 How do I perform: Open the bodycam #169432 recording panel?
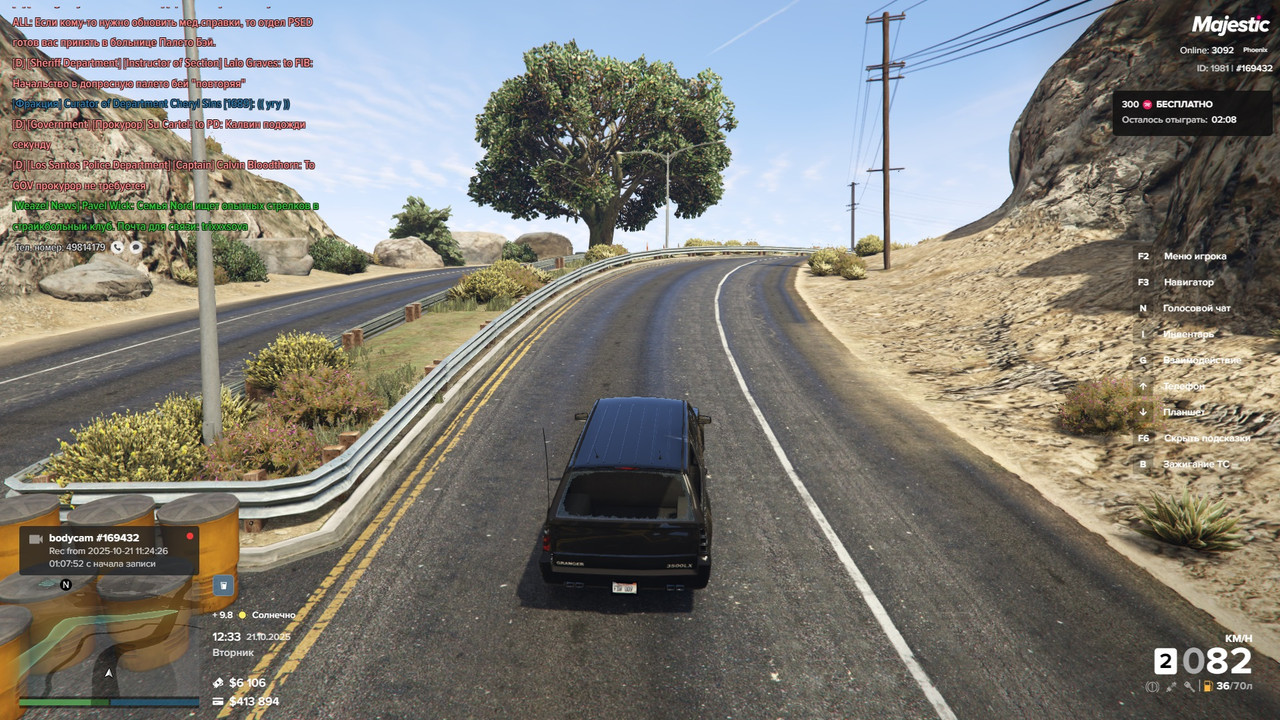[109, 550]
